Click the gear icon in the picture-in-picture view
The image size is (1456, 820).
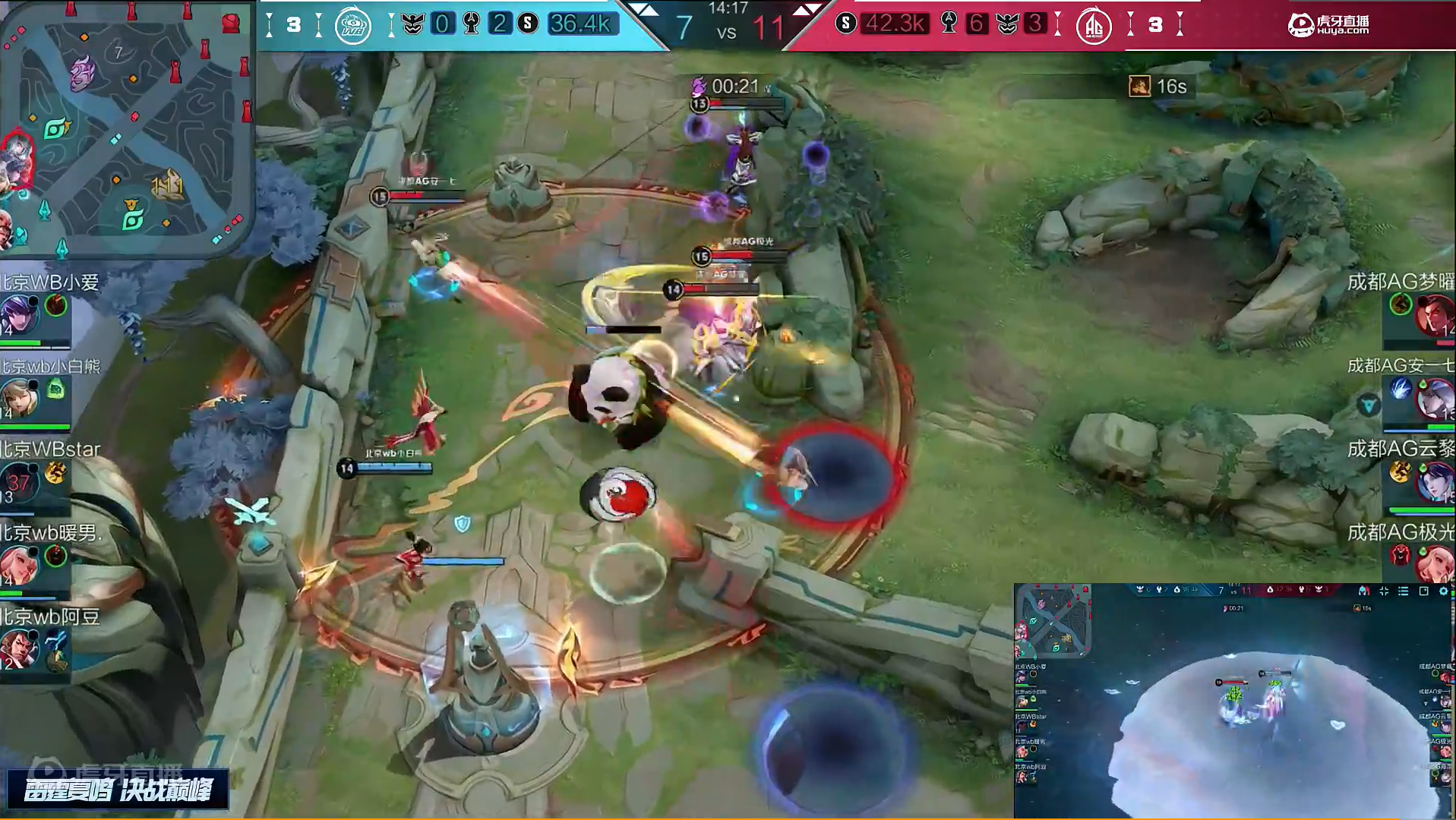tap(1444, 591)
